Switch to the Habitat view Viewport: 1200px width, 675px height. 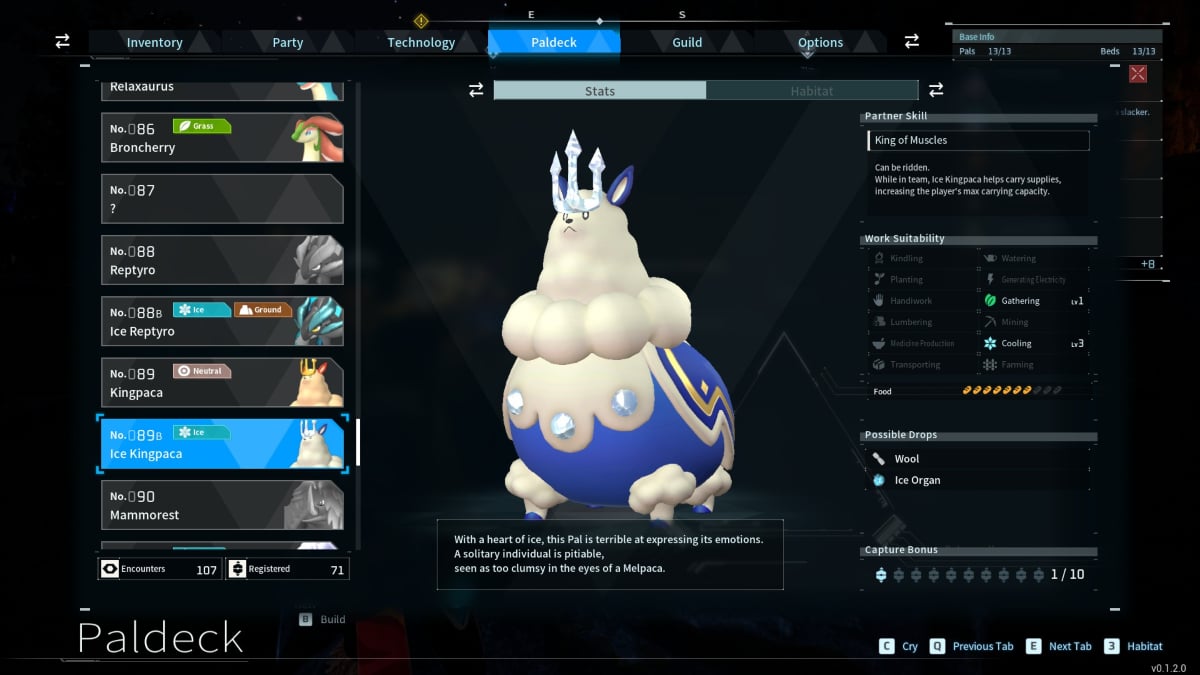coord(811,91)
